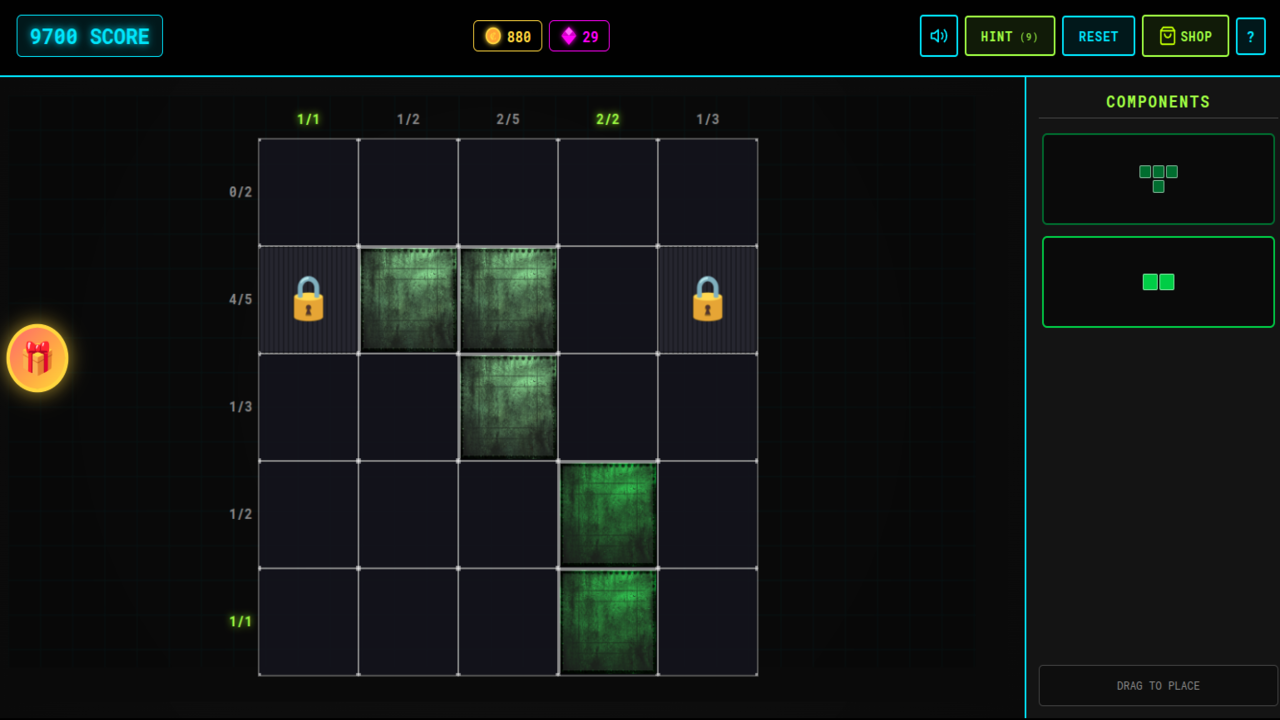This screenshot has height=720, width=1280.
Task: Open the Shop via the shopping bag icon
Action: click(1166, 35)
